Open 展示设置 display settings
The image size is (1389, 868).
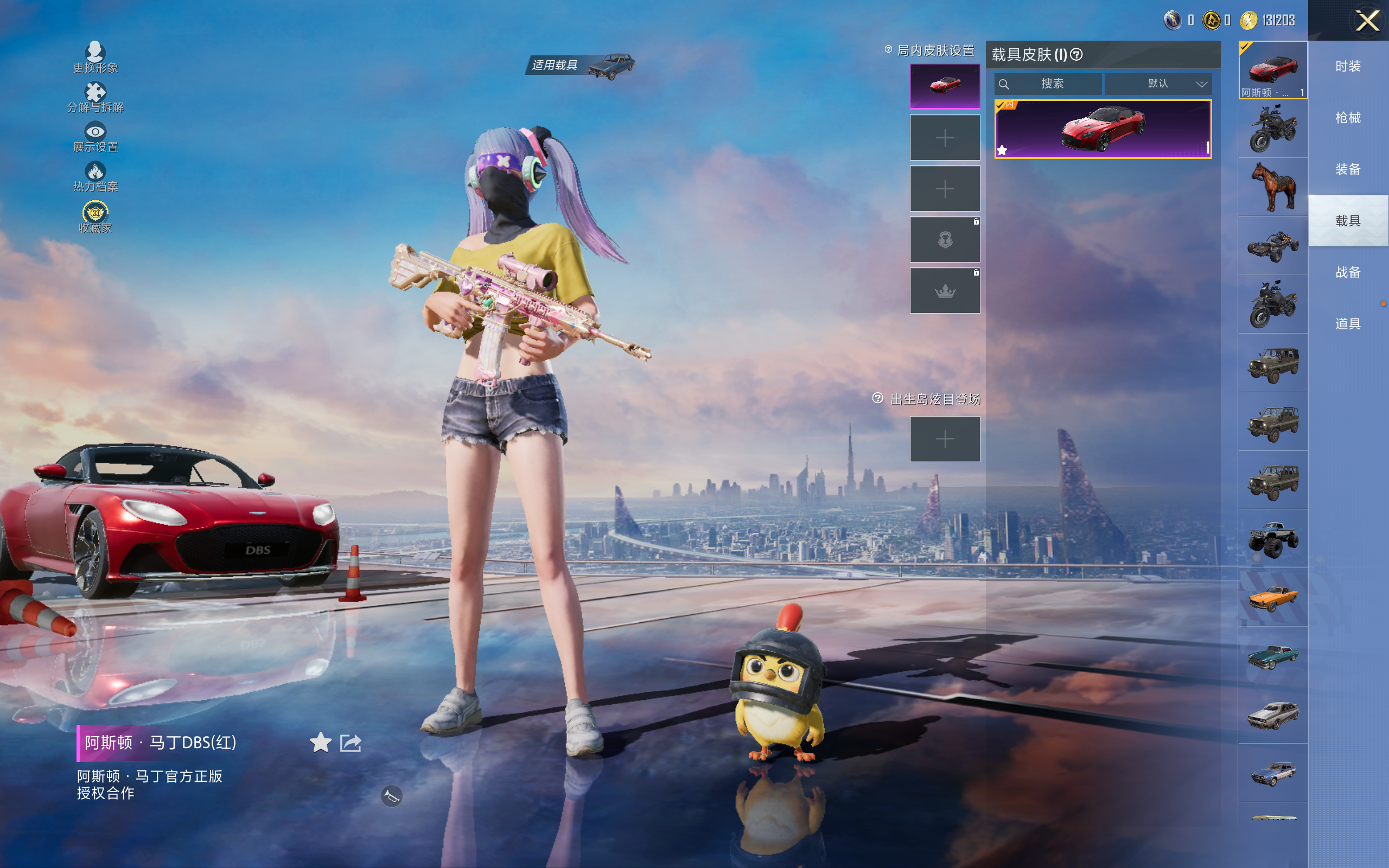tap(95, 137)
